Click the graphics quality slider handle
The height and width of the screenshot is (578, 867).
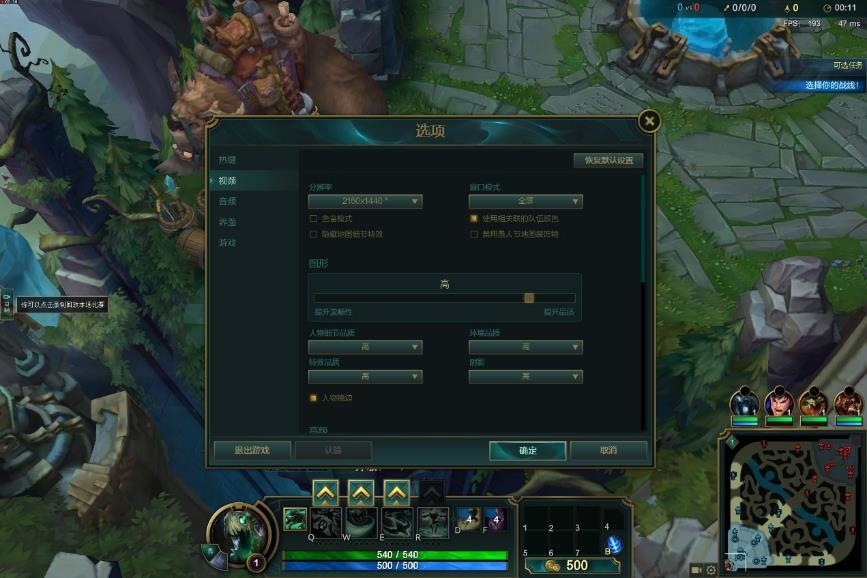529,297
